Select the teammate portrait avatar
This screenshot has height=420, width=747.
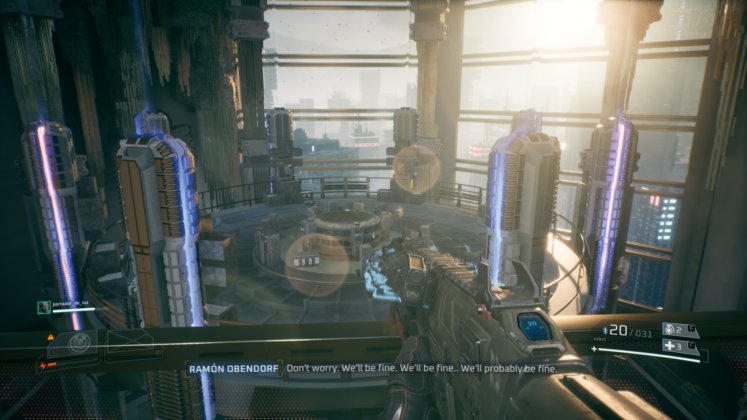pos(43,307)
